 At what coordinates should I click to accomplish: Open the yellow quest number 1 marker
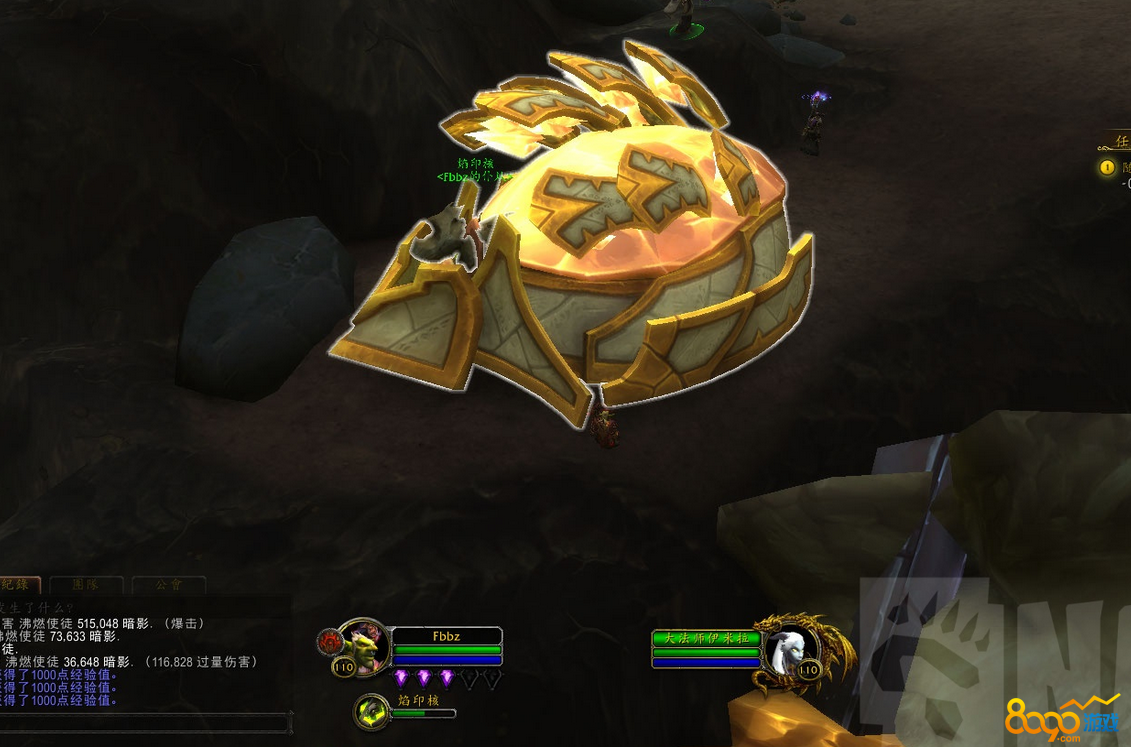pyautogui.click(x=1107, y=168)
